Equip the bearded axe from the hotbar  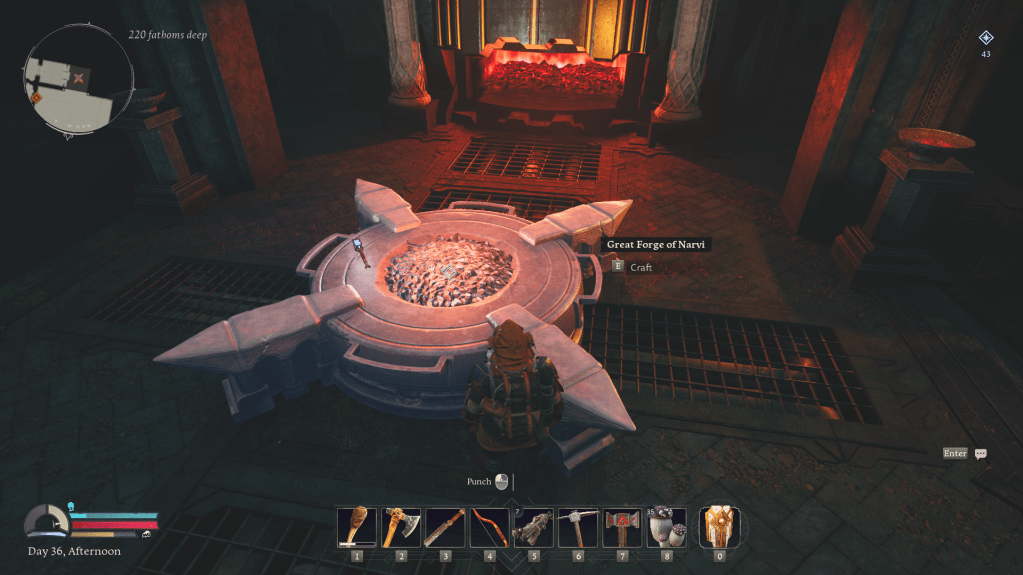point(401,526)
